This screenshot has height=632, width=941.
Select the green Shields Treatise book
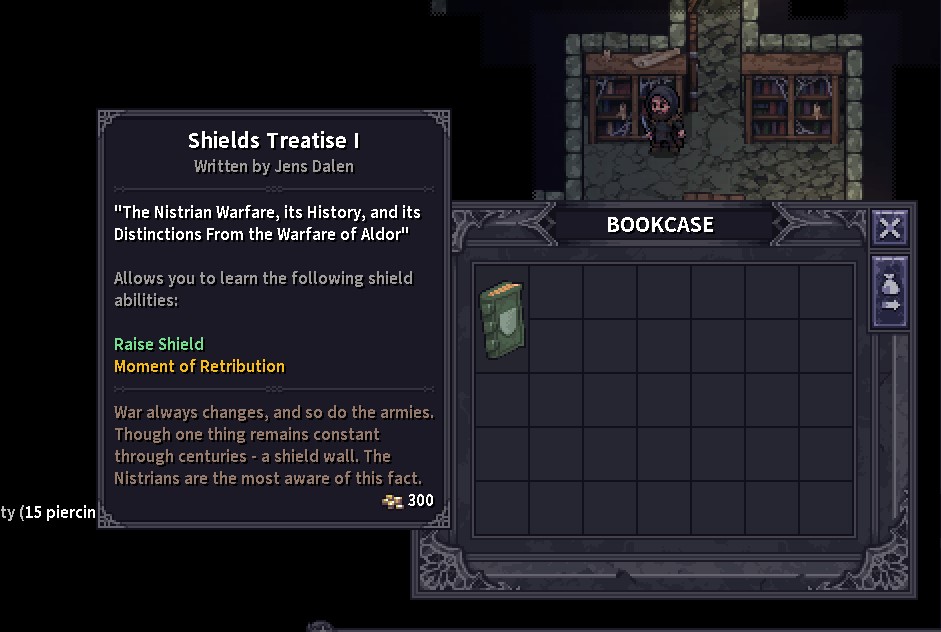point(502,319)
